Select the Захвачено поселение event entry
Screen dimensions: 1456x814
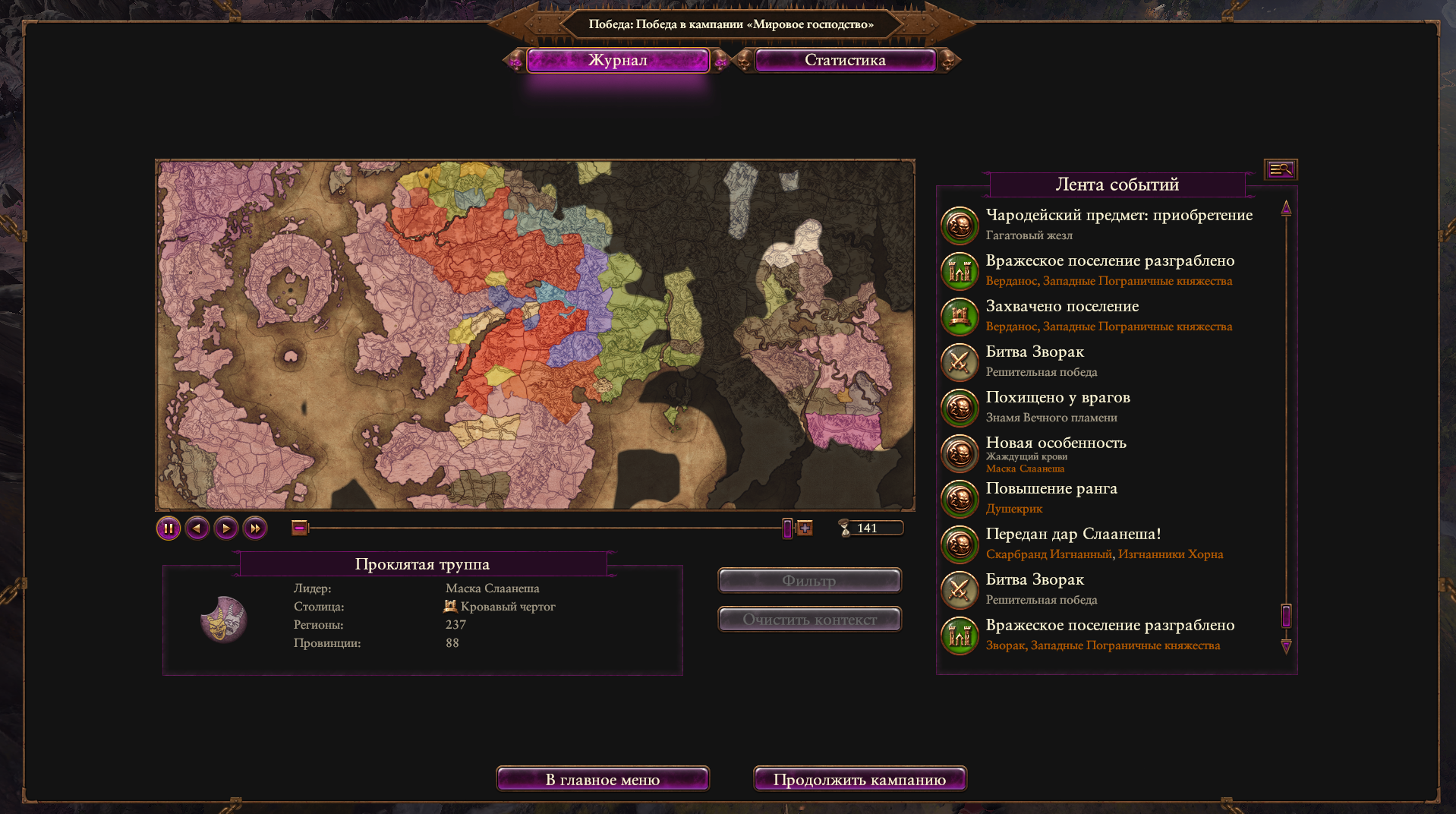(1061, 307)
